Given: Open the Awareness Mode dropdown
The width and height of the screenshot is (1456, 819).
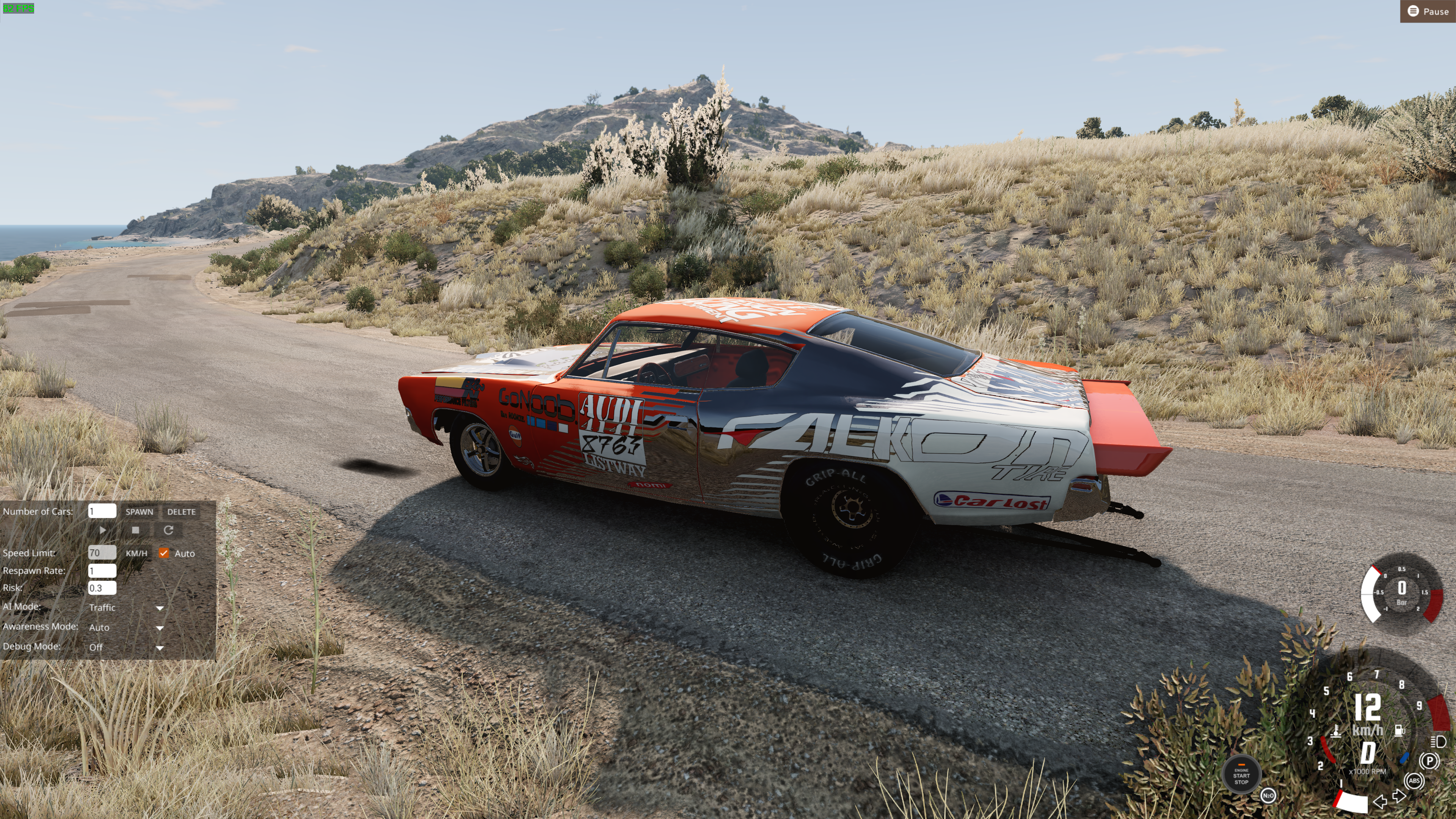Looking at the screenshot, I should point(126,628).
